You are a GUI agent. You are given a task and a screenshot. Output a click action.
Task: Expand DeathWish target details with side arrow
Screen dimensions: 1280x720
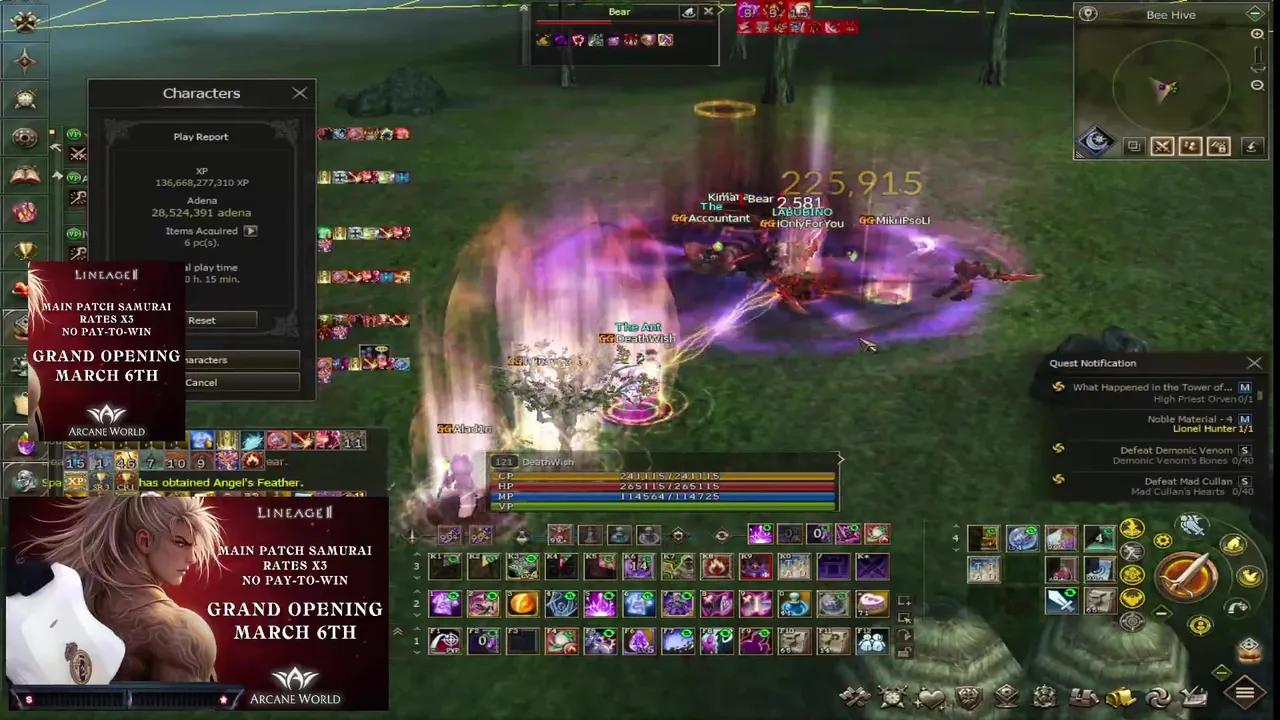pos(840,460)
